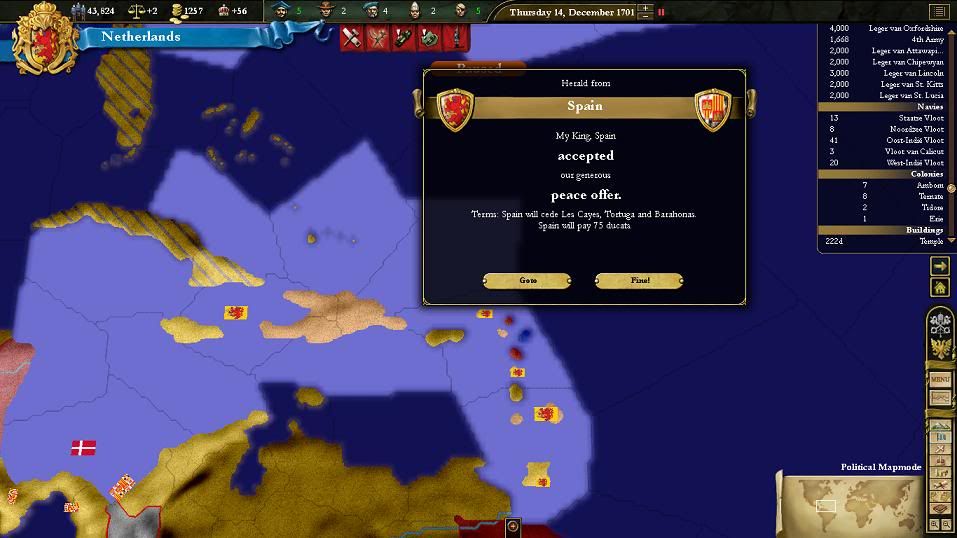Open the game MENU button

(x=940, y=380)
